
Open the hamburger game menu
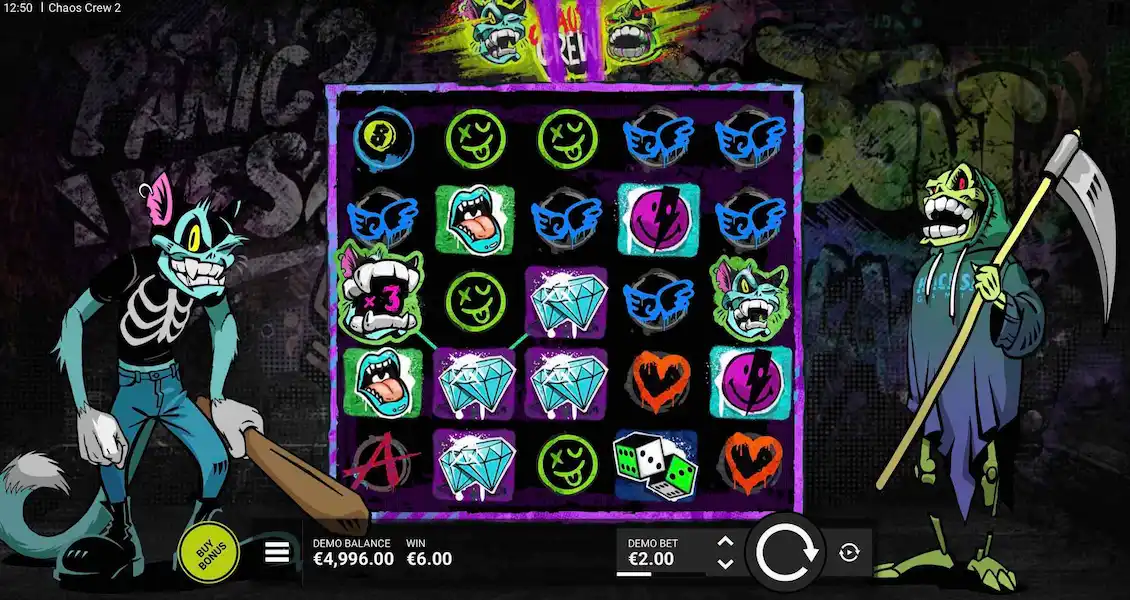click(277, 552)
